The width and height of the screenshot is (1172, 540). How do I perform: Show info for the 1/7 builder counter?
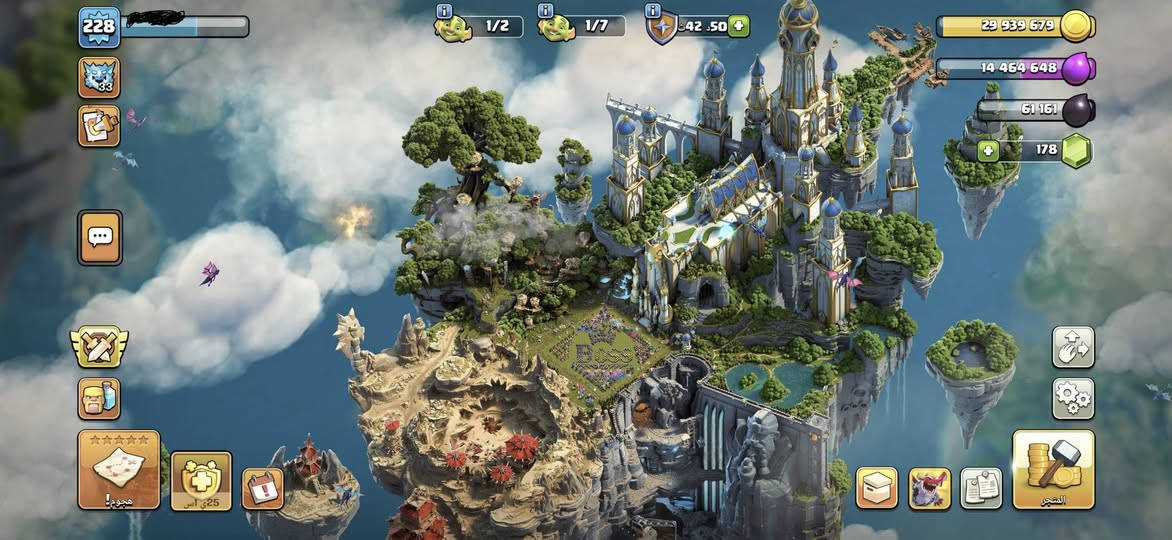click(x=546, y=11)
